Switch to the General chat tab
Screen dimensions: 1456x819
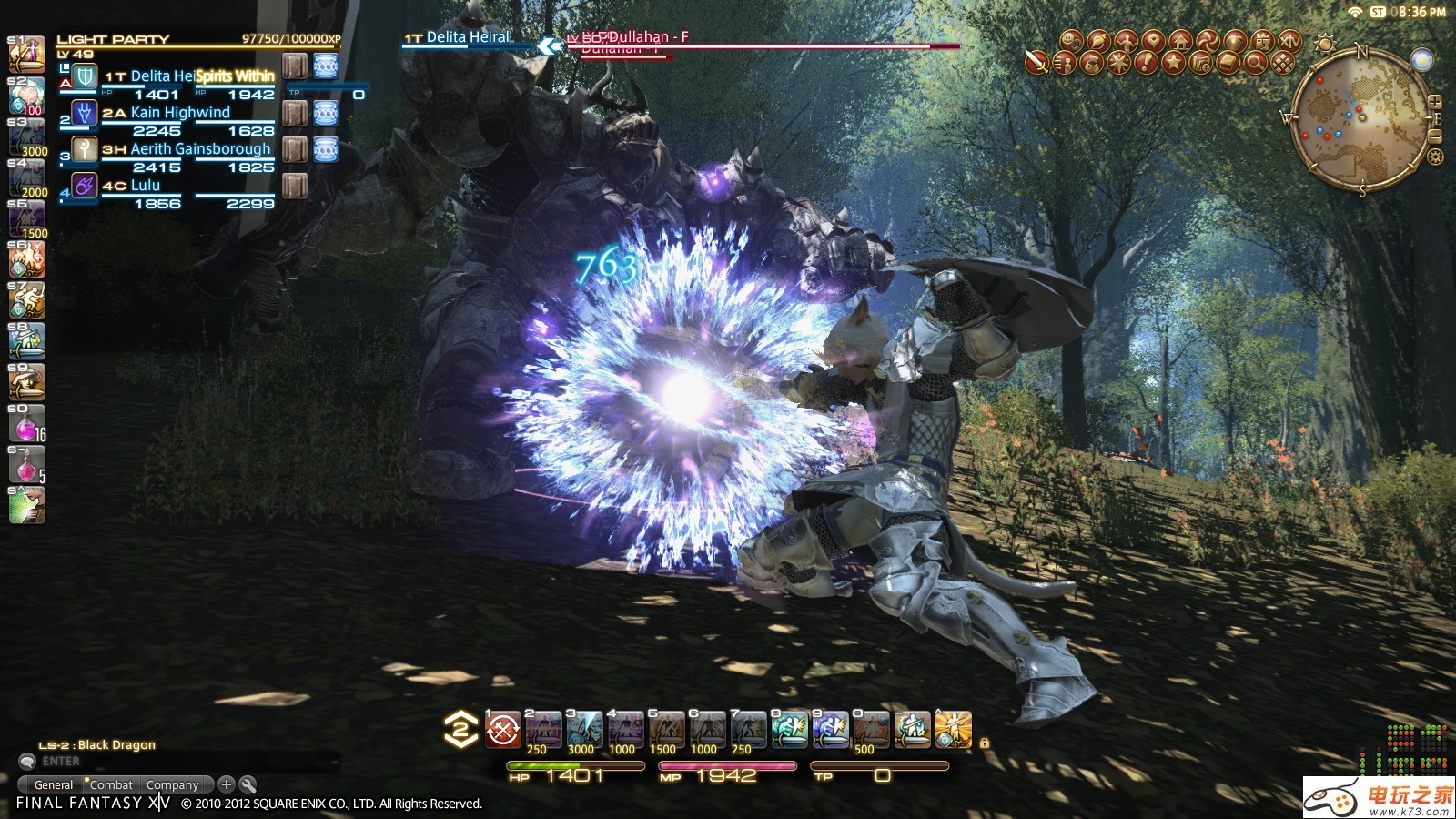(x=53, y=784)
